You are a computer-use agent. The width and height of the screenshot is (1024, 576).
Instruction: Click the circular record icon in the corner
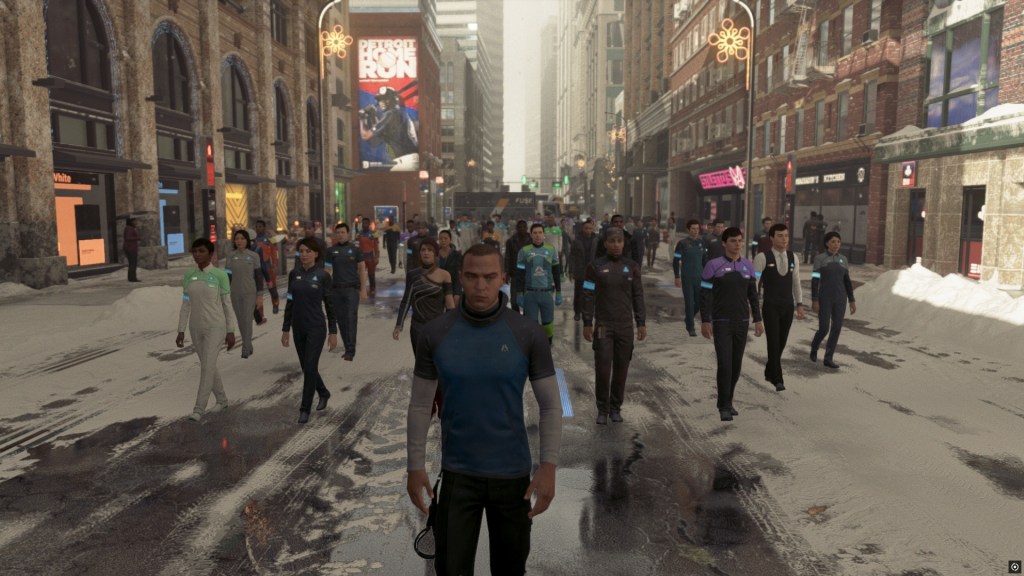click(1014, 566)
